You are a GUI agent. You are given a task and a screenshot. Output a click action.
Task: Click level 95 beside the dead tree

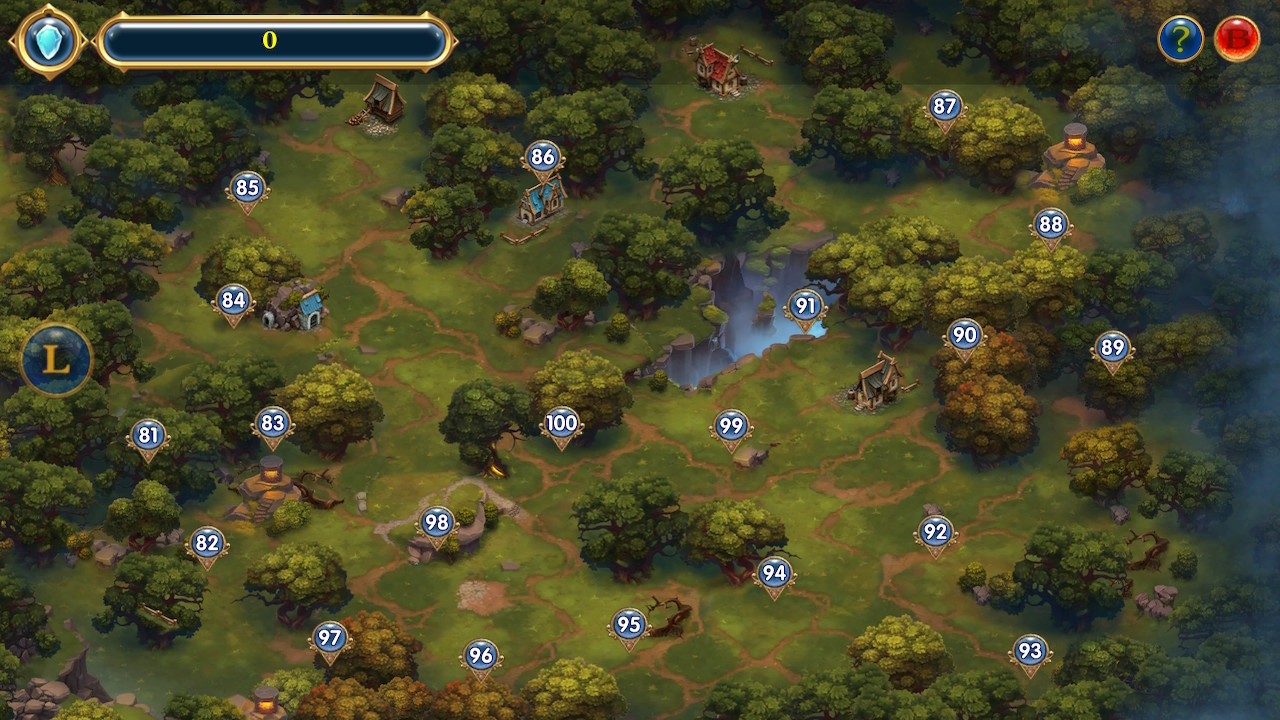(629, 625)
